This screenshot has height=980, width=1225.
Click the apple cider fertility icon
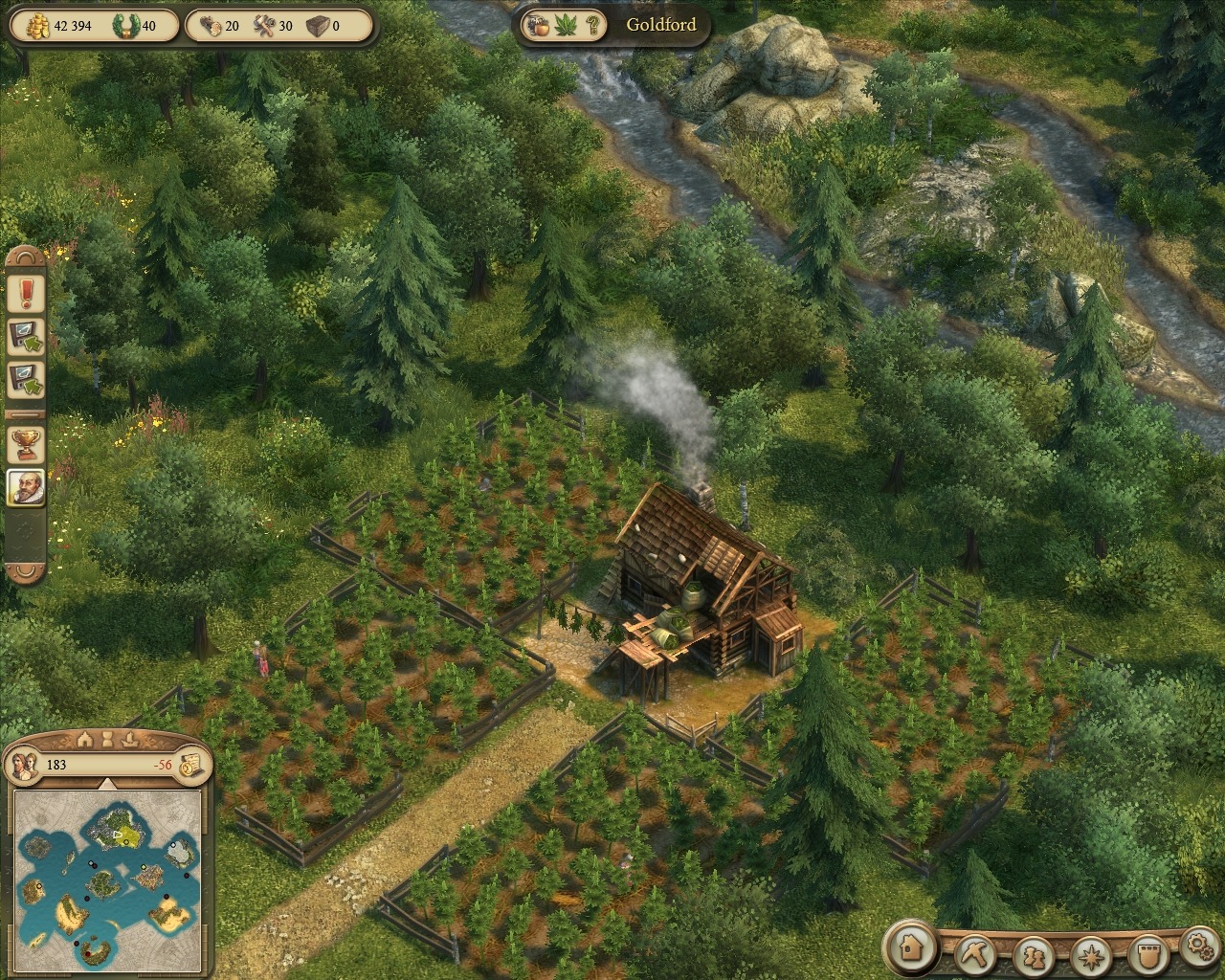(x=539, y=25)
